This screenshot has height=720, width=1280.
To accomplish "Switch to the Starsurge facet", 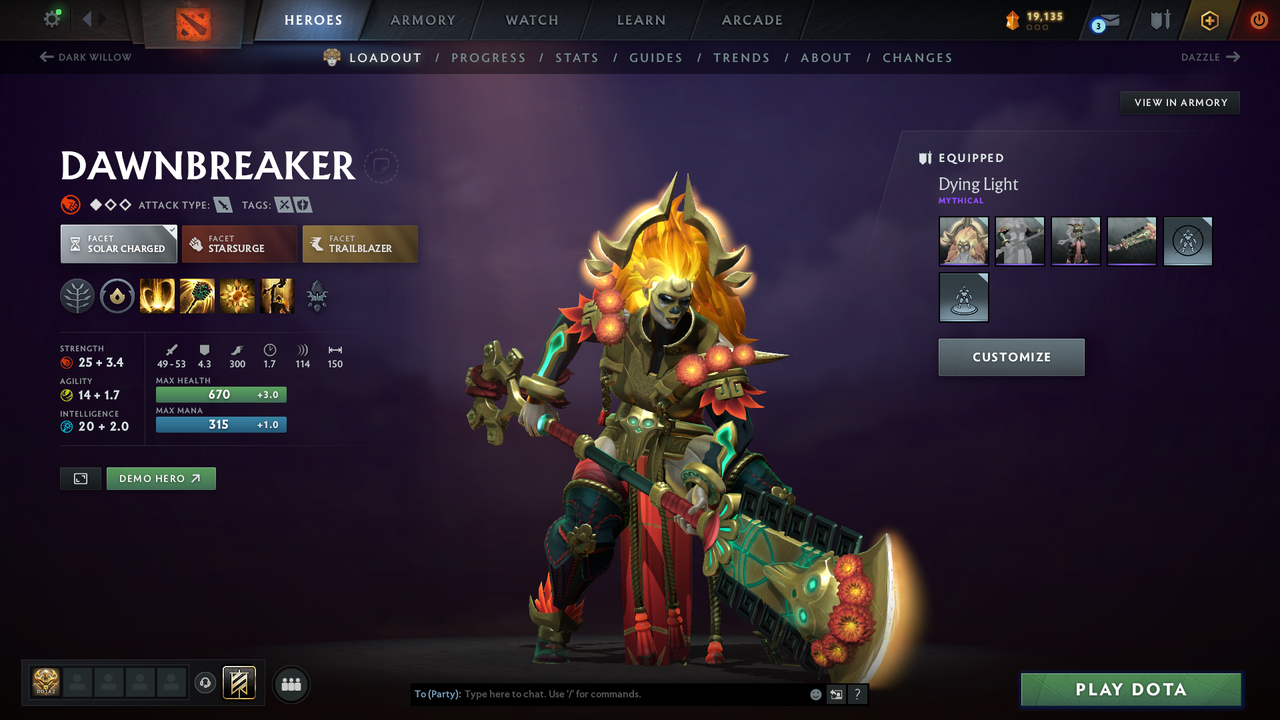I will [x=239, y=243].
